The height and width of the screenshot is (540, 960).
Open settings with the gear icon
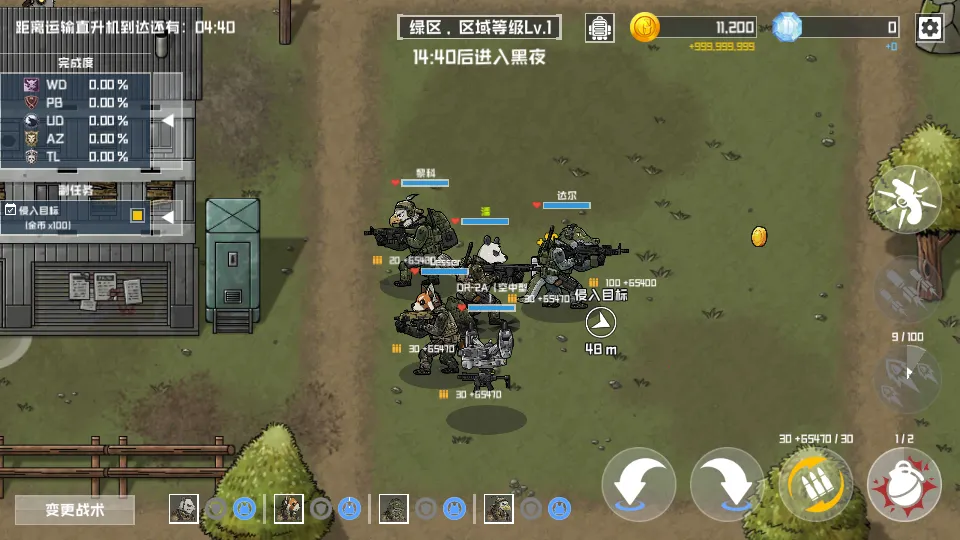click(x=930, y=28)
